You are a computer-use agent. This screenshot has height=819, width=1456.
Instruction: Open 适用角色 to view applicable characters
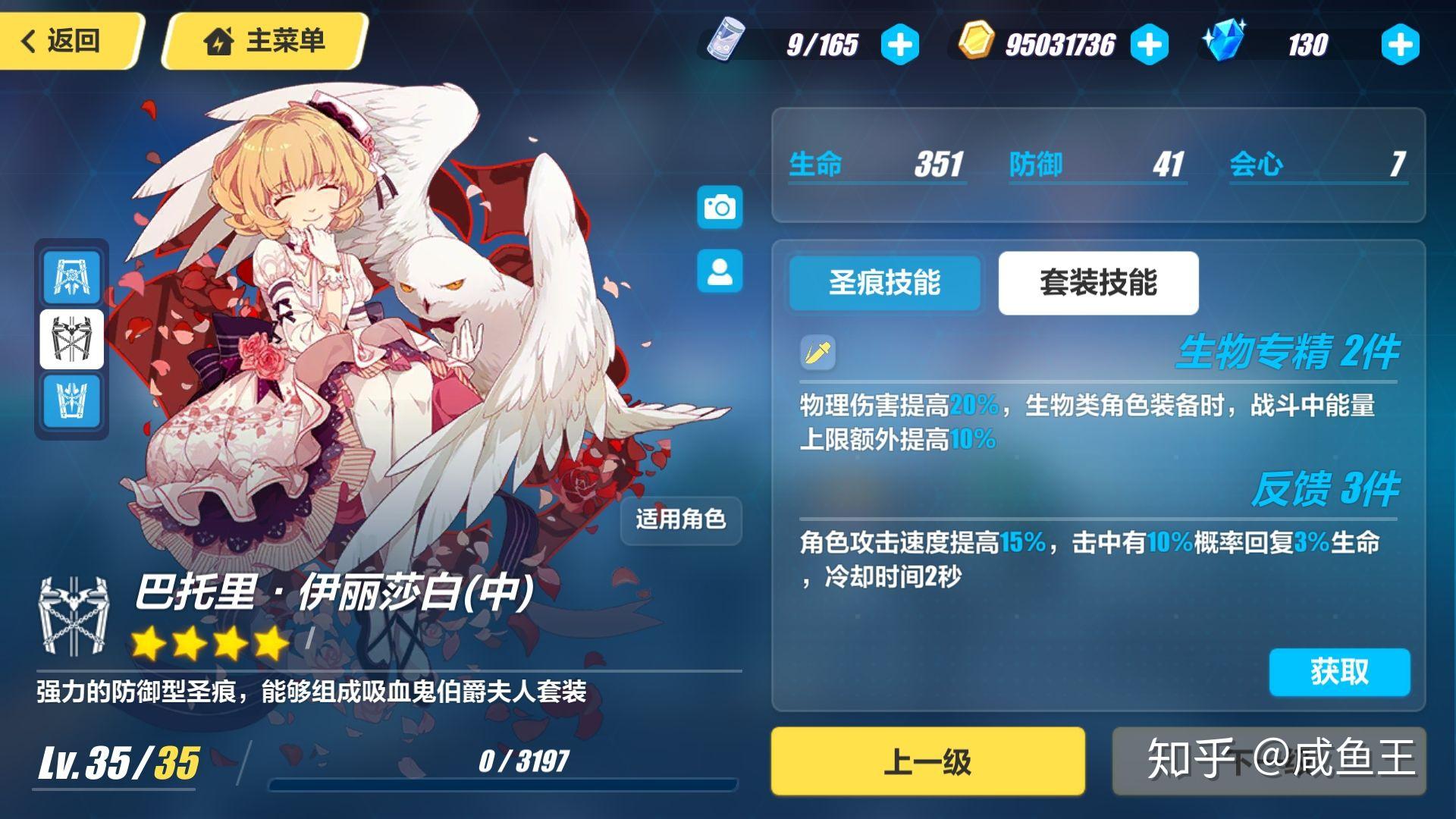[x=680, y=520]
